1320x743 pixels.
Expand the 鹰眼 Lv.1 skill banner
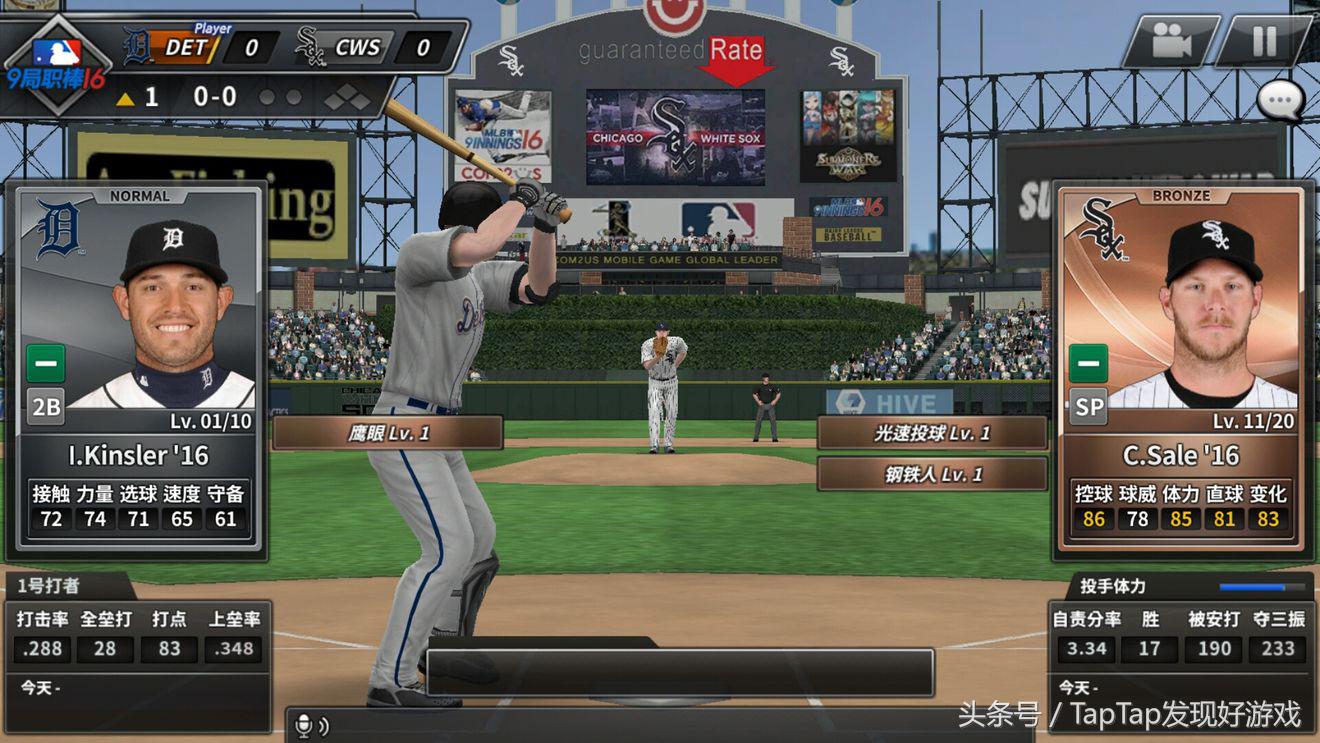pos(388,431)
